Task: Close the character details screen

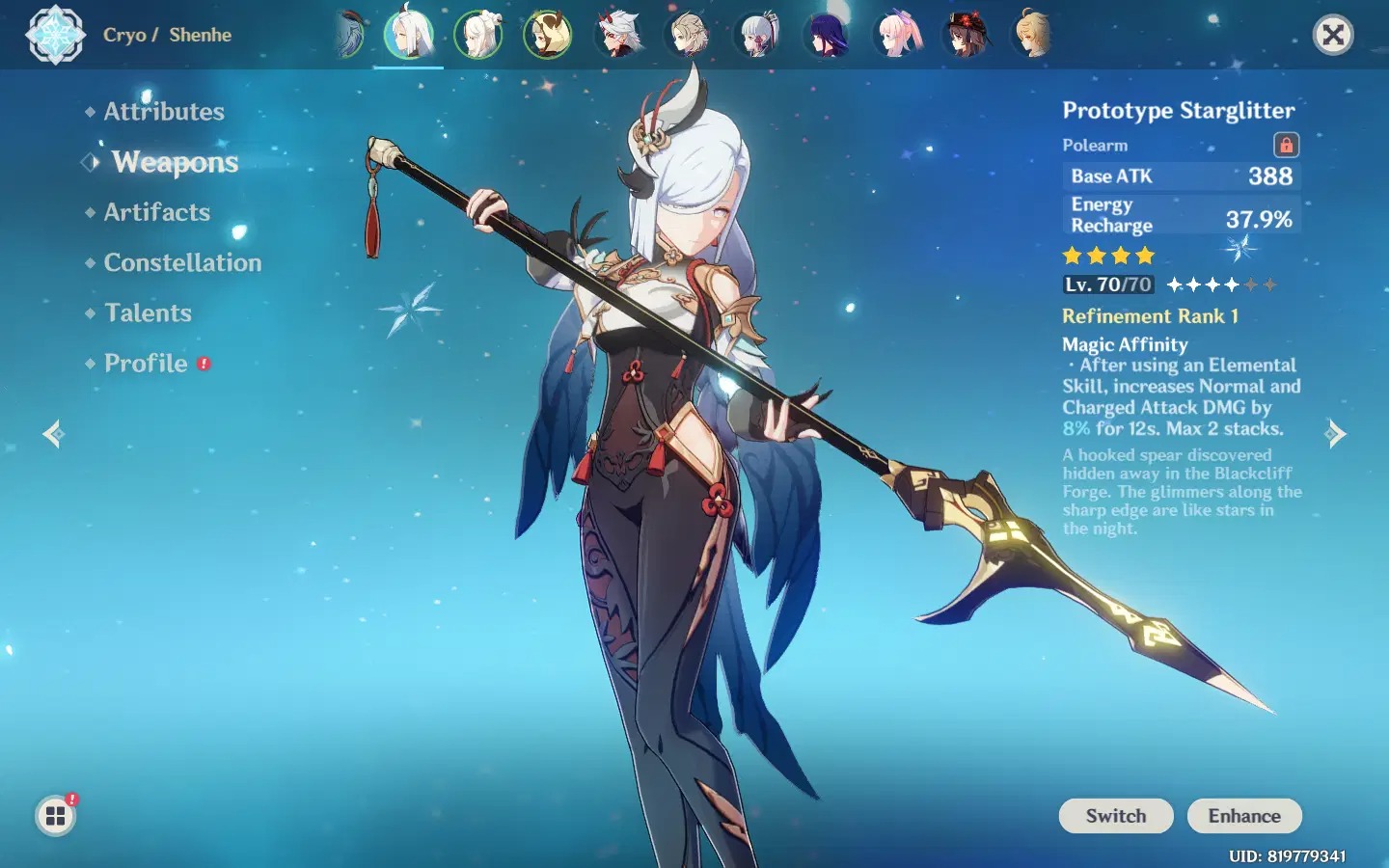Action: tap(1334, 35)
